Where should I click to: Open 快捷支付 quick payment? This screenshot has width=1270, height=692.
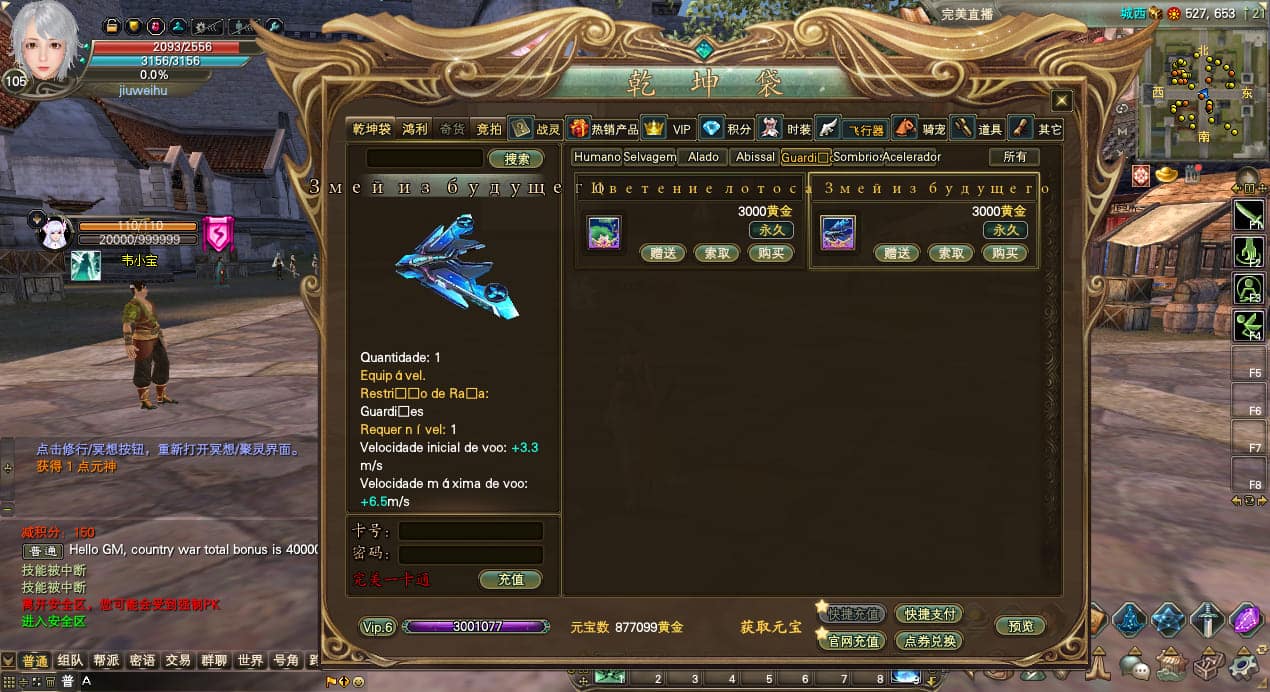[929, 614]
